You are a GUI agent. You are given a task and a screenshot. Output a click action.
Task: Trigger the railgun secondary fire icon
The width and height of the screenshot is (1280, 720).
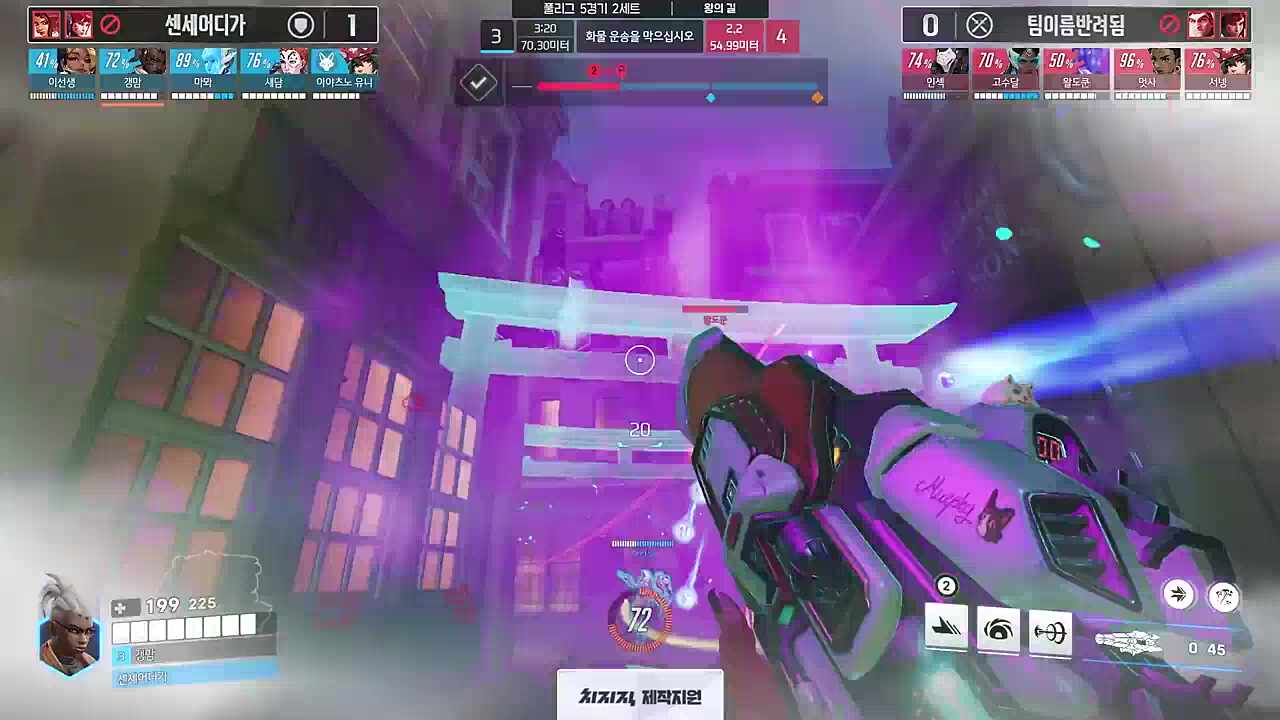click(1050, 633)
